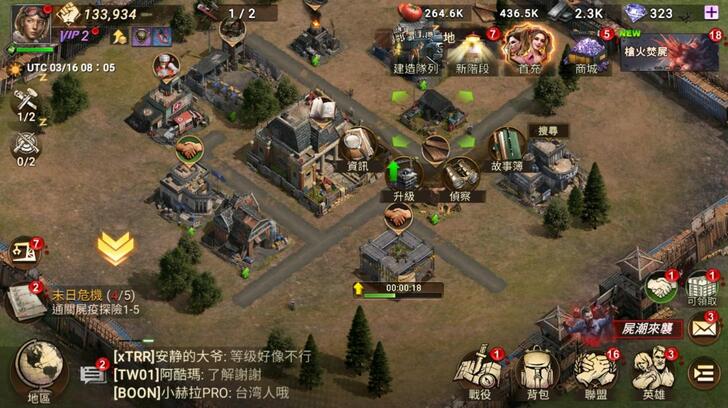Open the 聯盟 alliance menu
Image resolution: width=728 pixels, height=408 pixels.
click(x=598, y=373)
